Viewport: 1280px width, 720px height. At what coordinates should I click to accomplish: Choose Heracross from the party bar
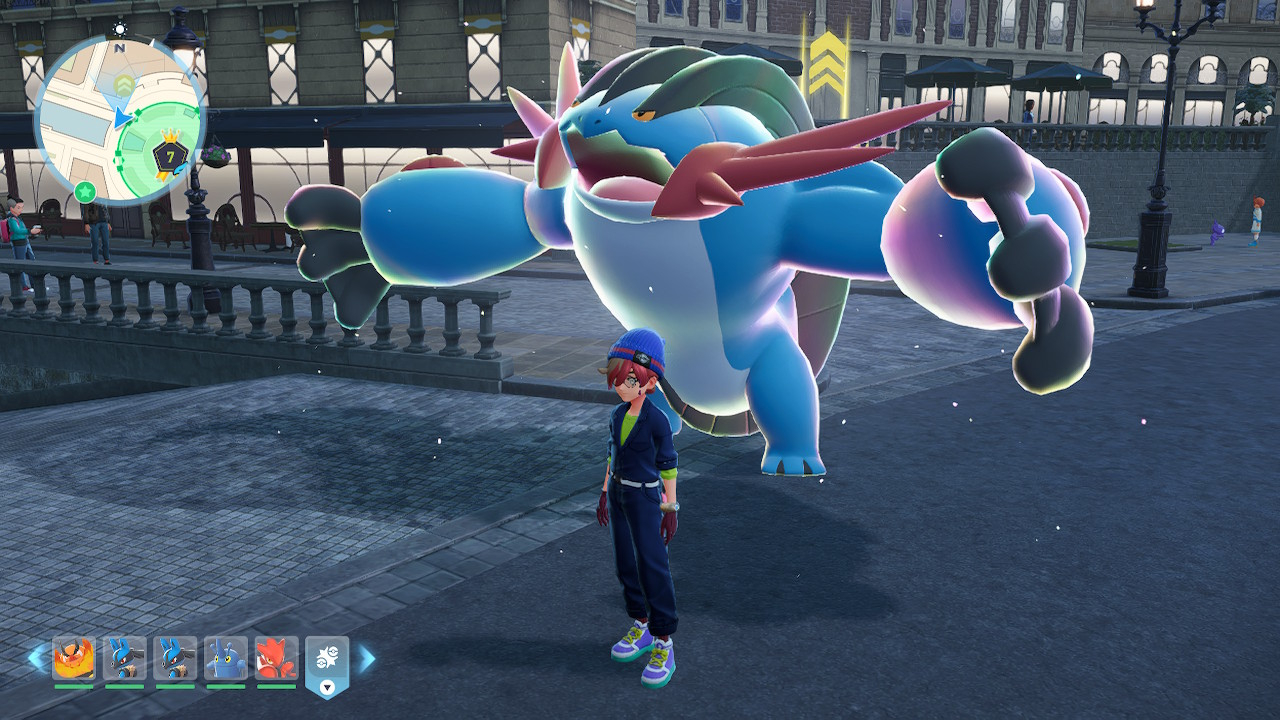click(226, 659)
